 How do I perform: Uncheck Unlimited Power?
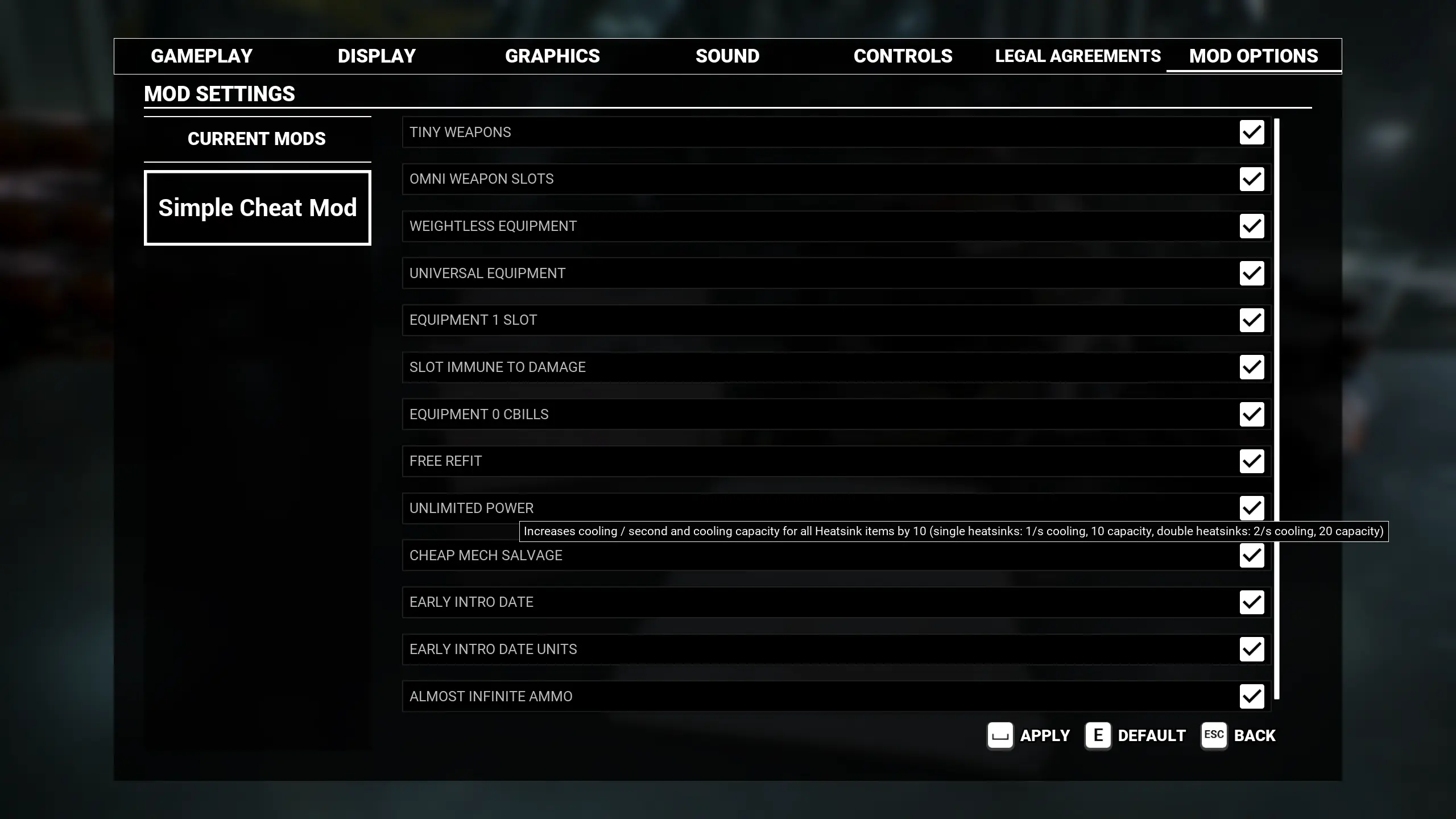tap(1251, 508)
